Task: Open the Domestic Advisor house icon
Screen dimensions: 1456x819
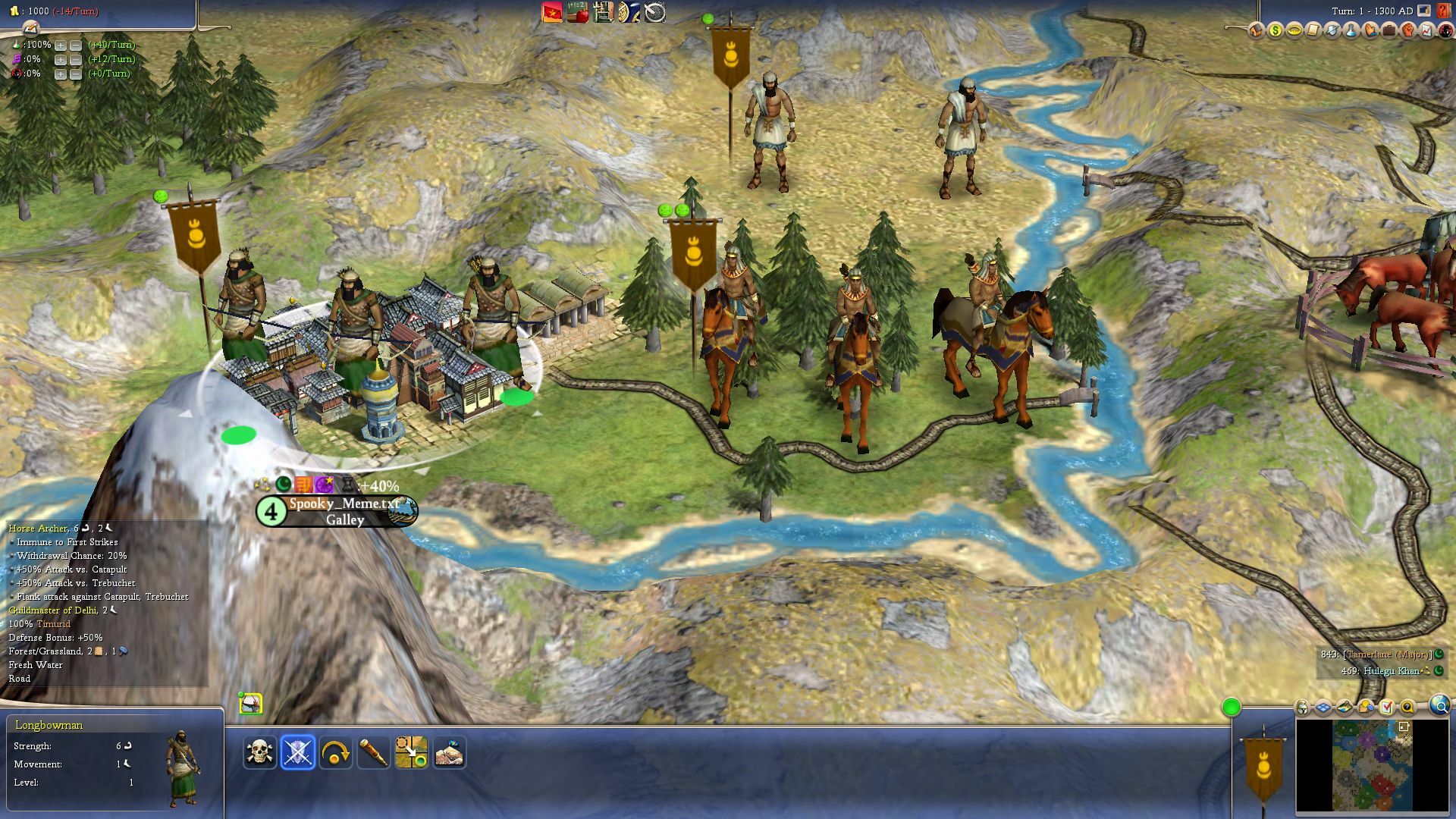Action: (1256, 30)
